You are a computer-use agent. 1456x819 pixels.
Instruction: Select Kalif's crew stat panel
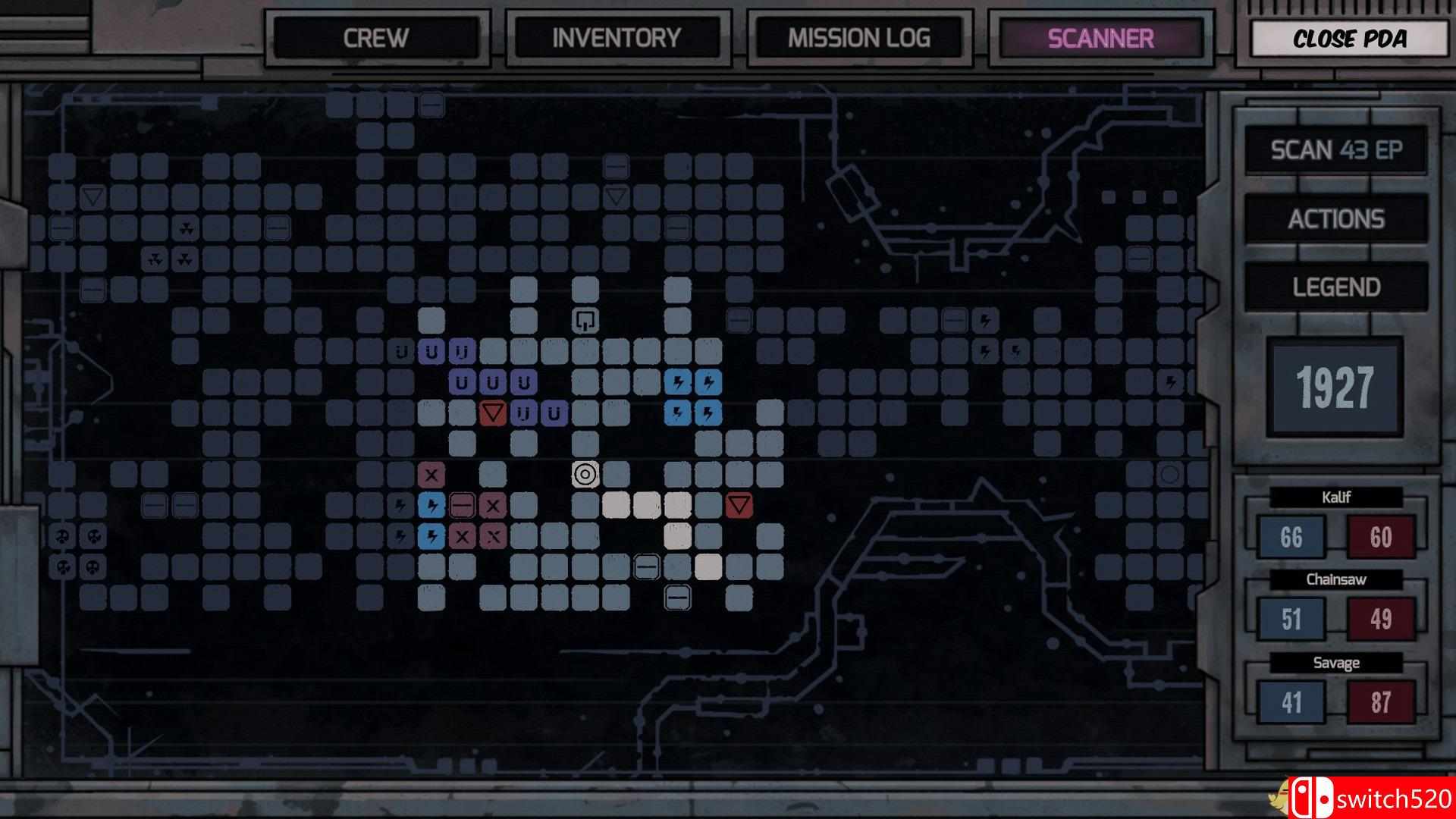(1336, 523)
